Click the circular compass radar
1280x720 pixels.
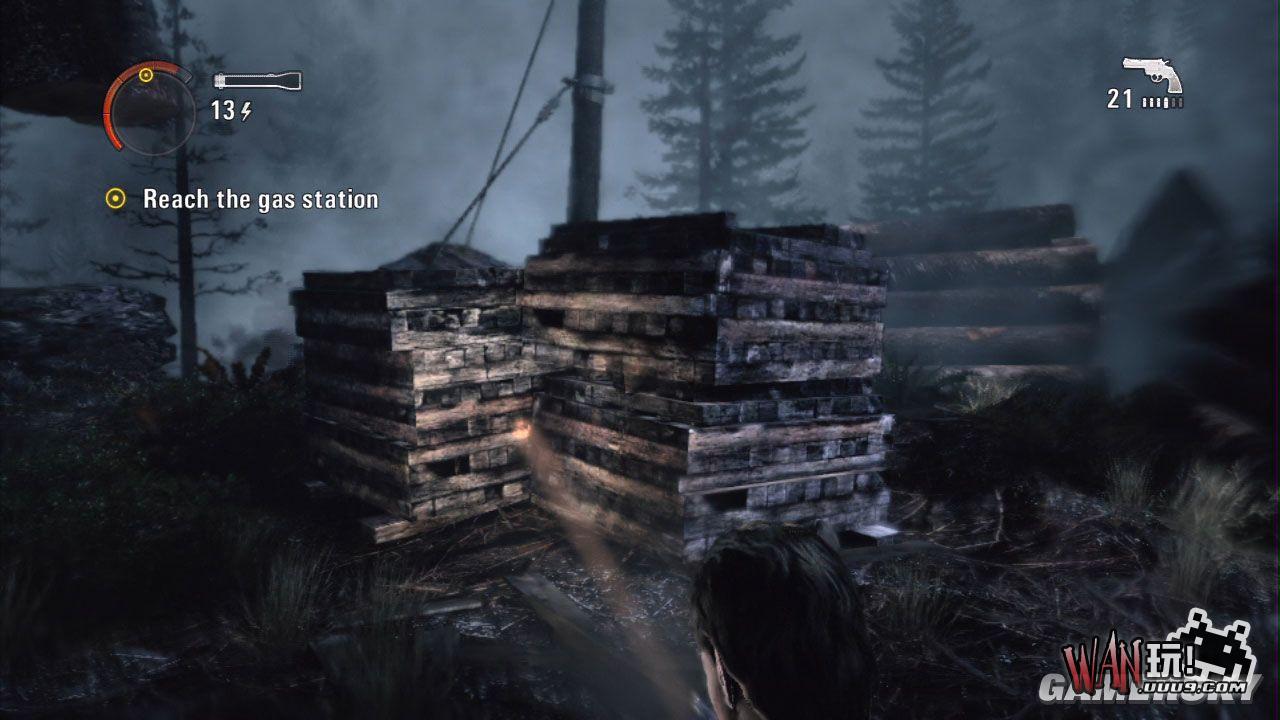pyautogui.click(x=150, y=108)
